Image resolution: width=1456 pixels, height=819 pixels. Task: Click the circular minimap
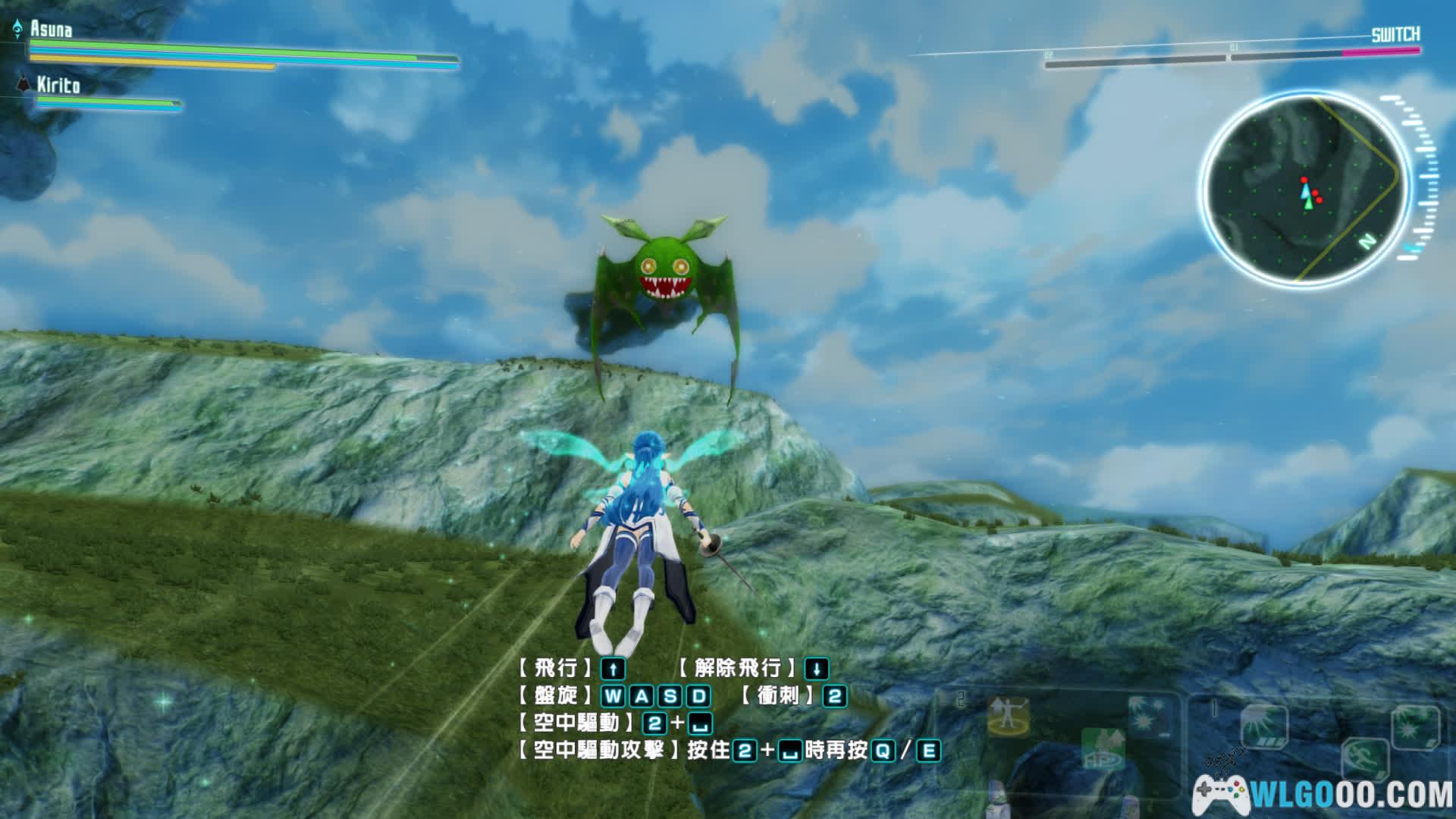(x=1305, y=190)
